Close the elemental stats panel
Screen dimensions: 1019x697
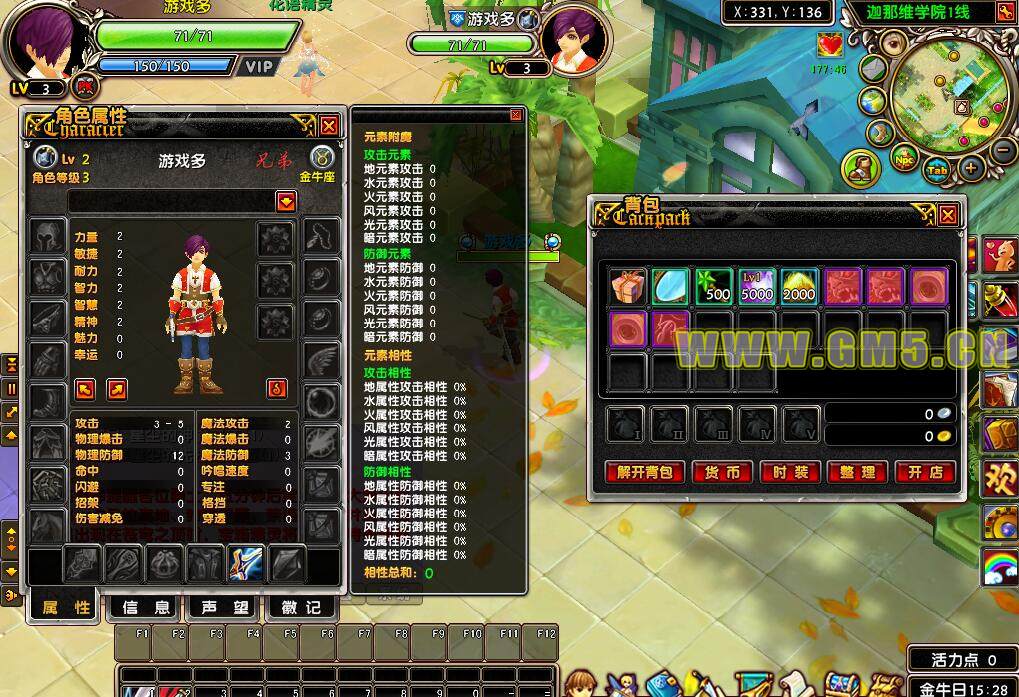click(516, 115)
